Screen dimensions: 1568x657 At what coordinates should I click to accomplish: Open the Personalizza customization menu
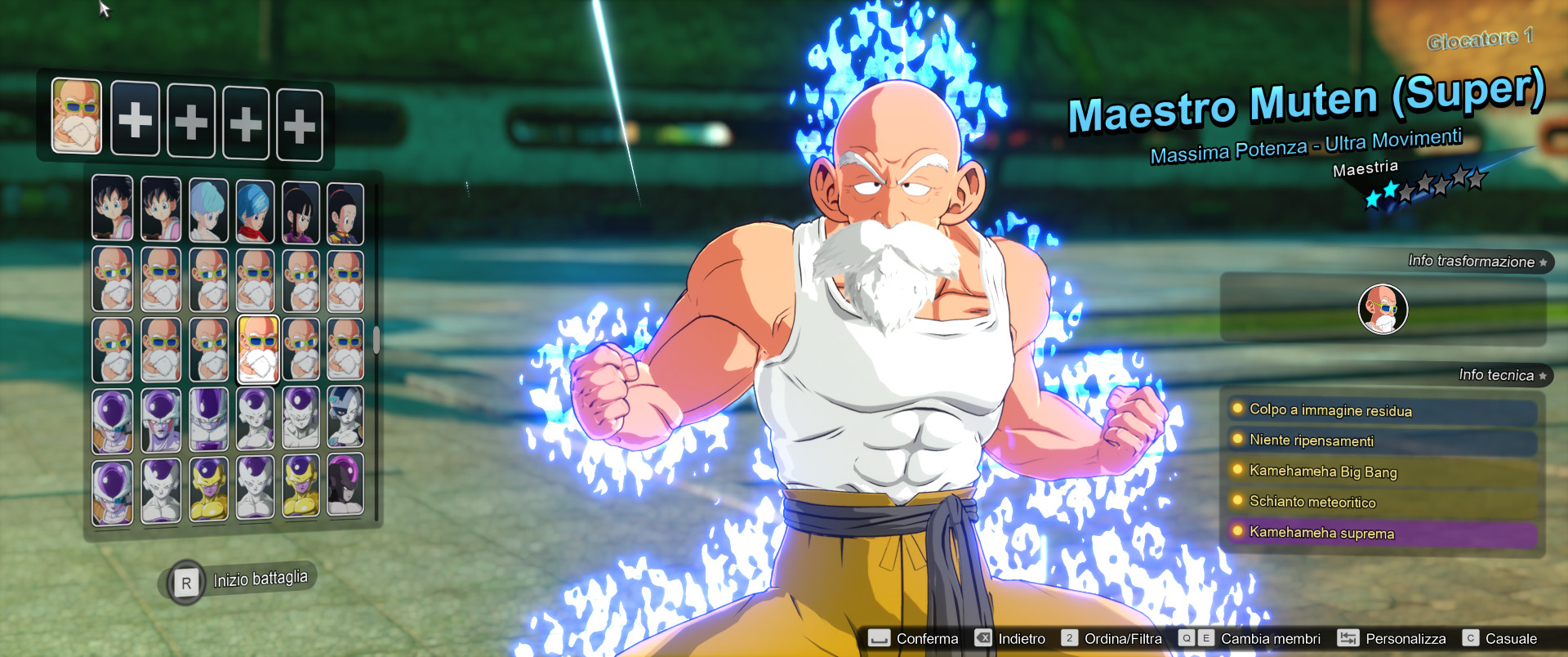pos(1405,638)
